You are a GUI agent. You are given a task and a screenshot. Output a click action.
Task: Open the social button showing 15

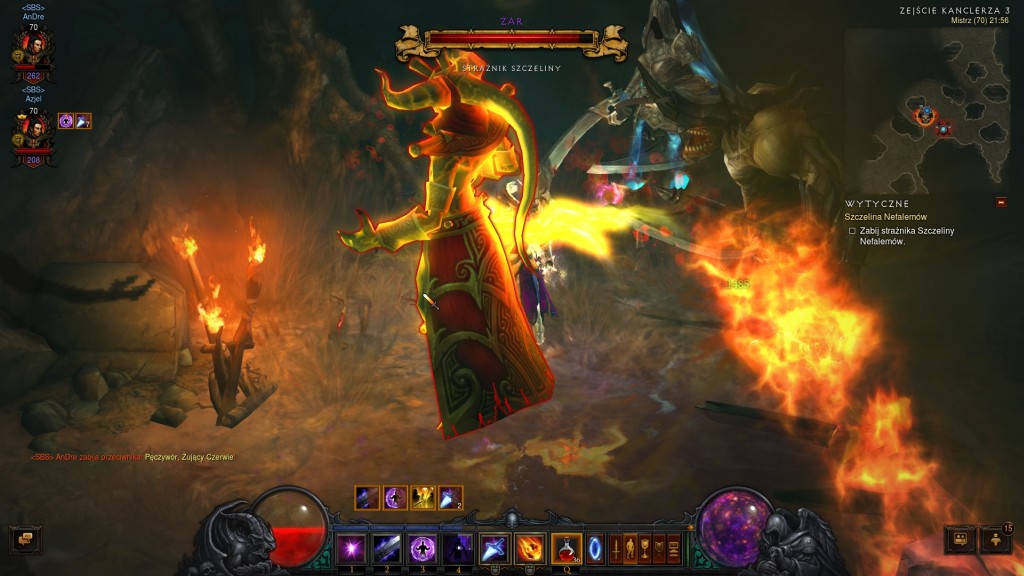(996, 540)
